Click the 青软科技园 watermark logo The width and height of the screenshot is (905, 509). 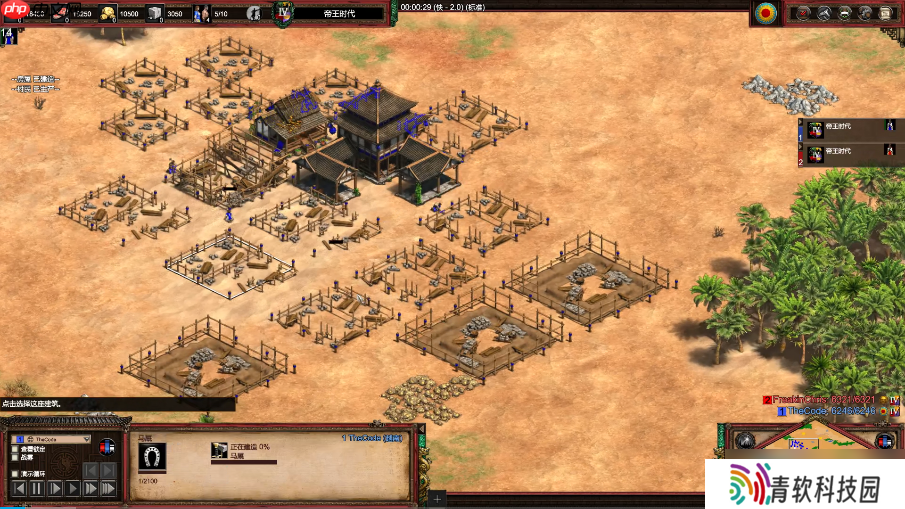(x=805, y=486)
